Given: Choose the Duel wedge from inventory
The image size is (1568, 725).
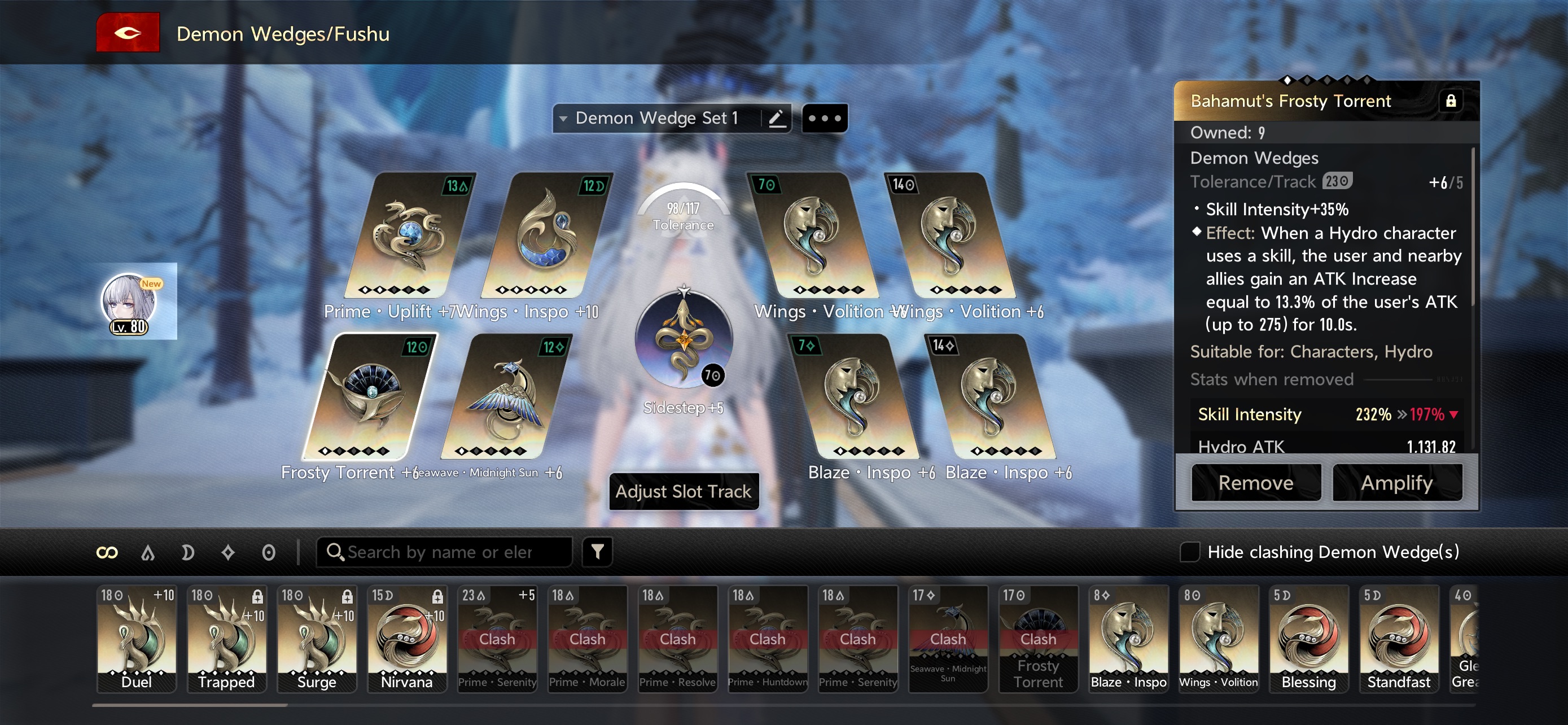Looking at the screenshot, I should (137, 638).
